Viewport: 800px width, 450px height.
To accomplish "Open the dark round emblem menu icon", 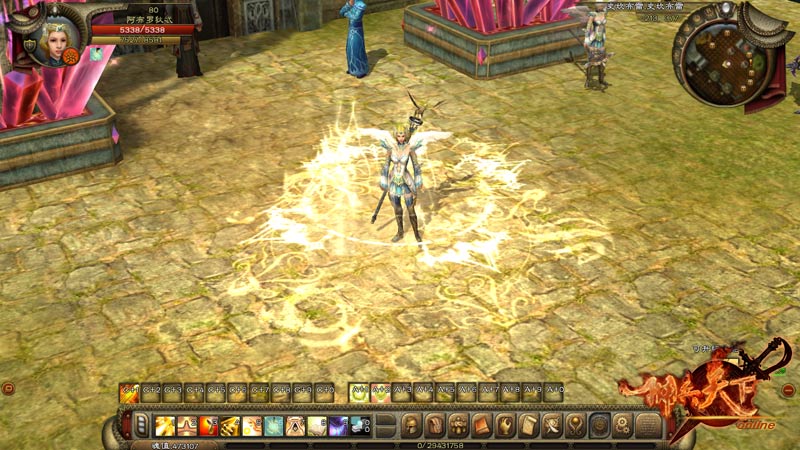I will click(x=600, y=425).
